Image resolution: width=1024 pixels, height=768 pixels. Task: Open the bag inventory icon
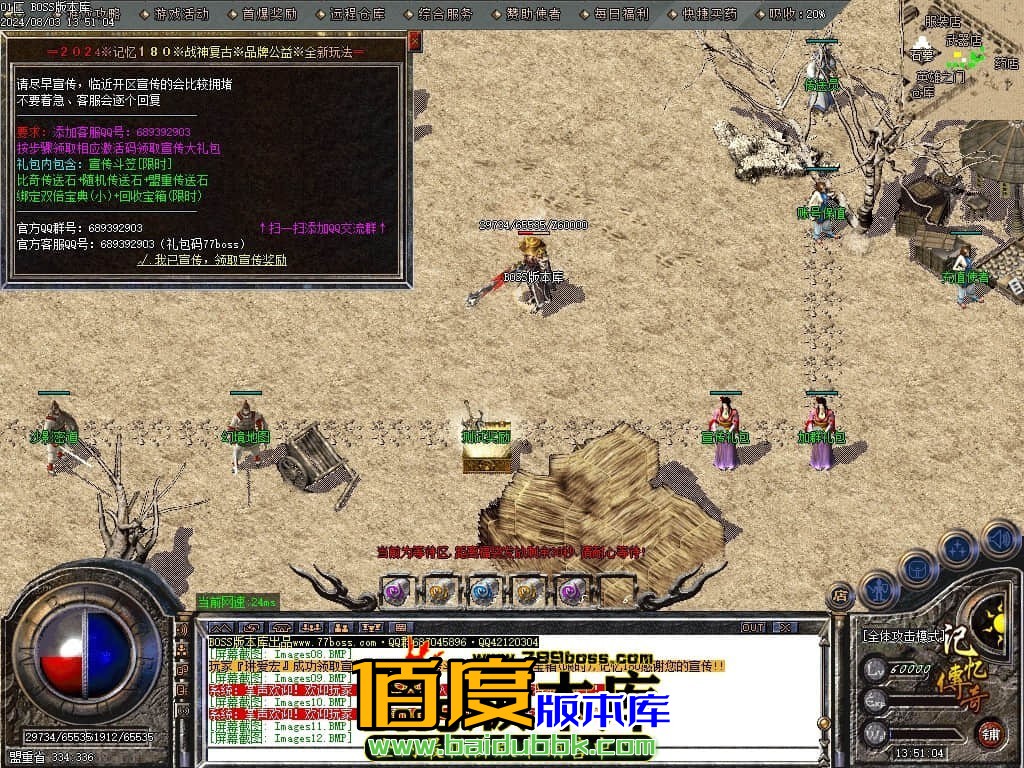pos(917,567)
